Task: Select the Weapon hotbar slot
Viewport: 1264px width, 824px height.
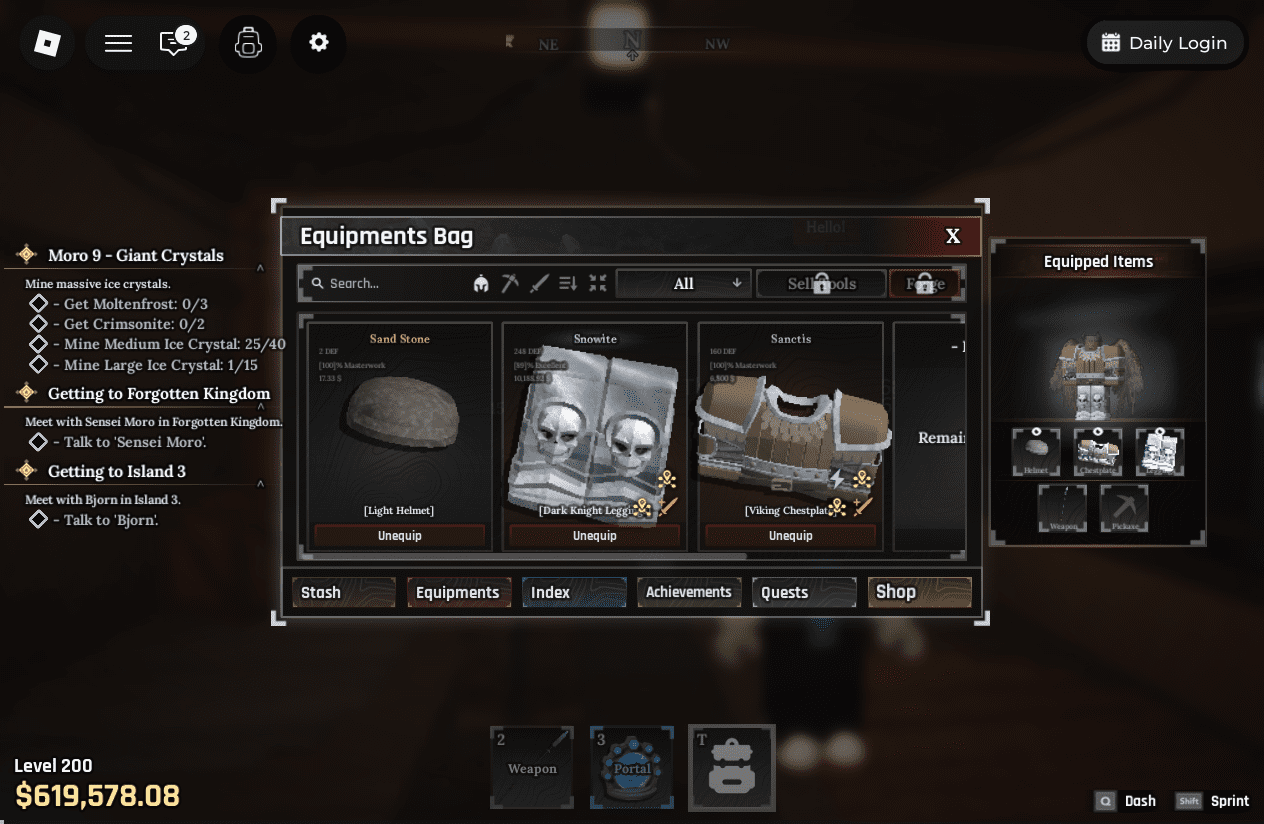Action: [532, 767]
